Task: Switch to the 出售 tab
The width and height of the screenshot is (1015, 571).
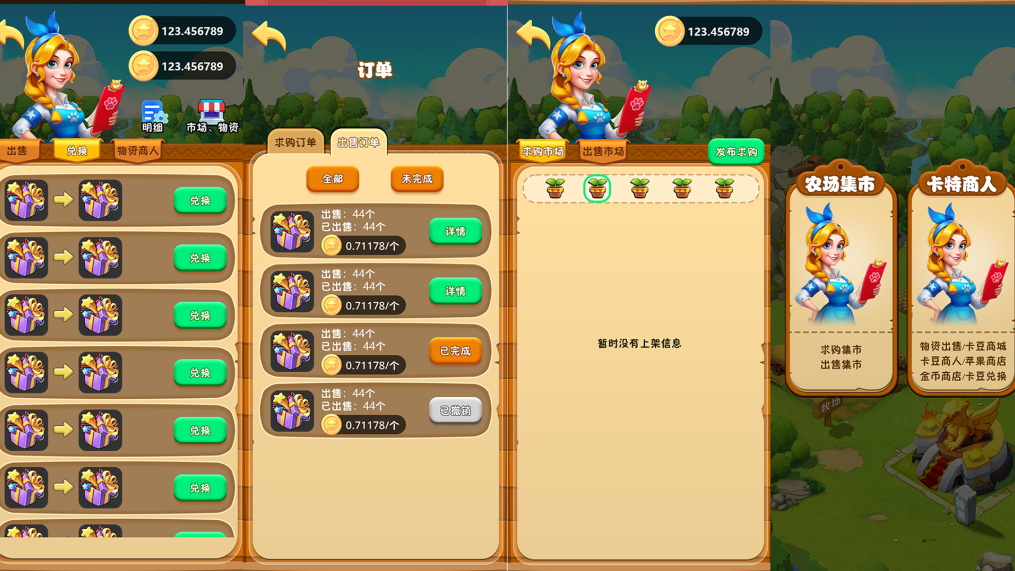Action: pyautogui.click(x=18, y=151)
